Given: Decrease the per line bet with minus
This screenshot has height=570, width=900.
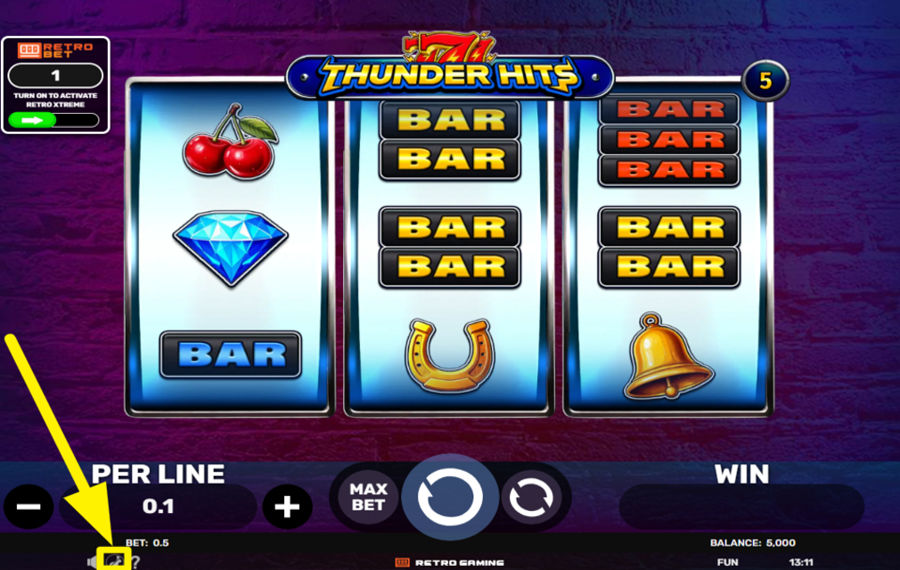Looking at the screenshot, I should [29, 507].
